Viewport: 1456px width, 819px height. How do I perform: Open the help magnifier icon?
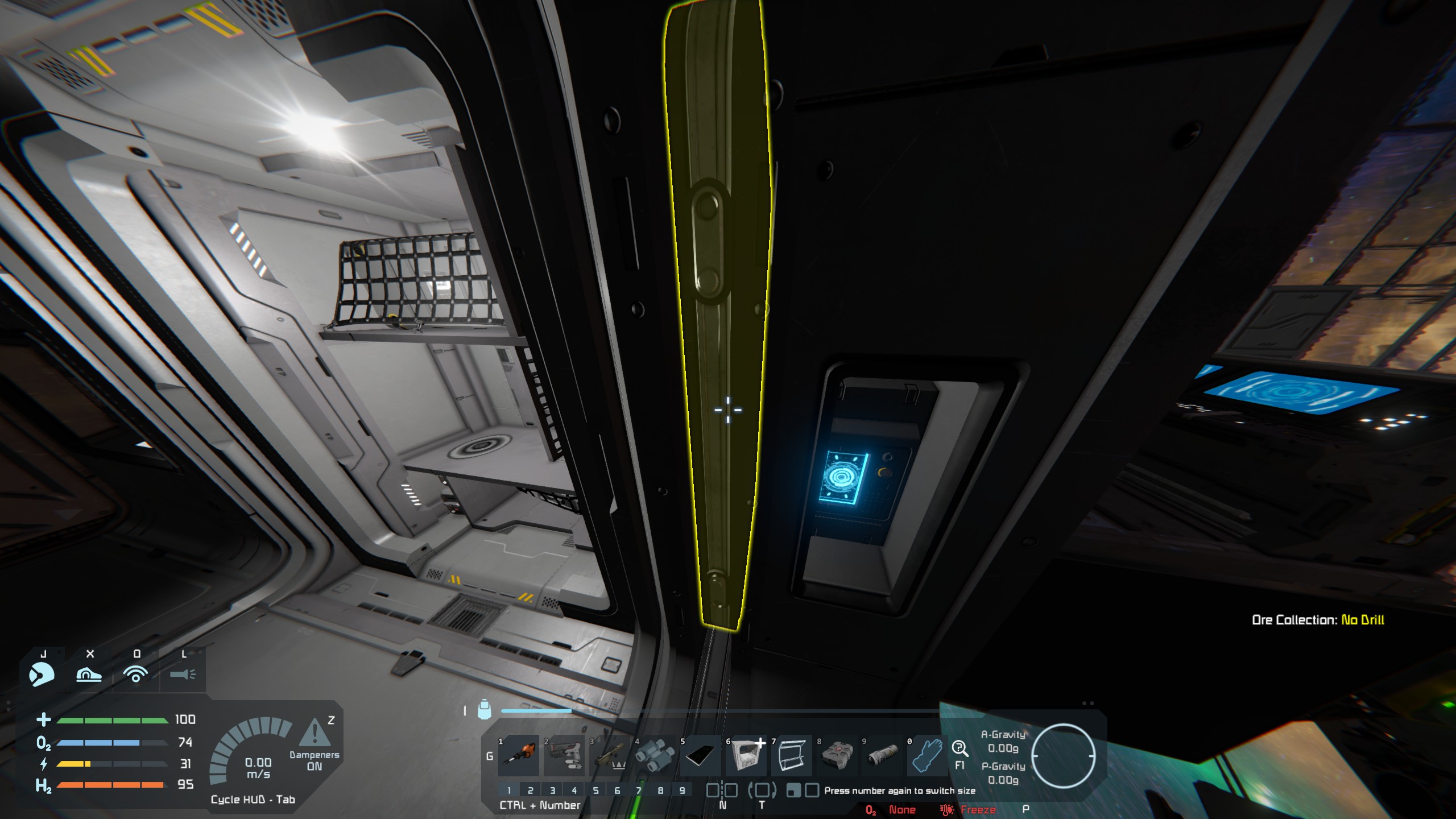tap(959, 748)
